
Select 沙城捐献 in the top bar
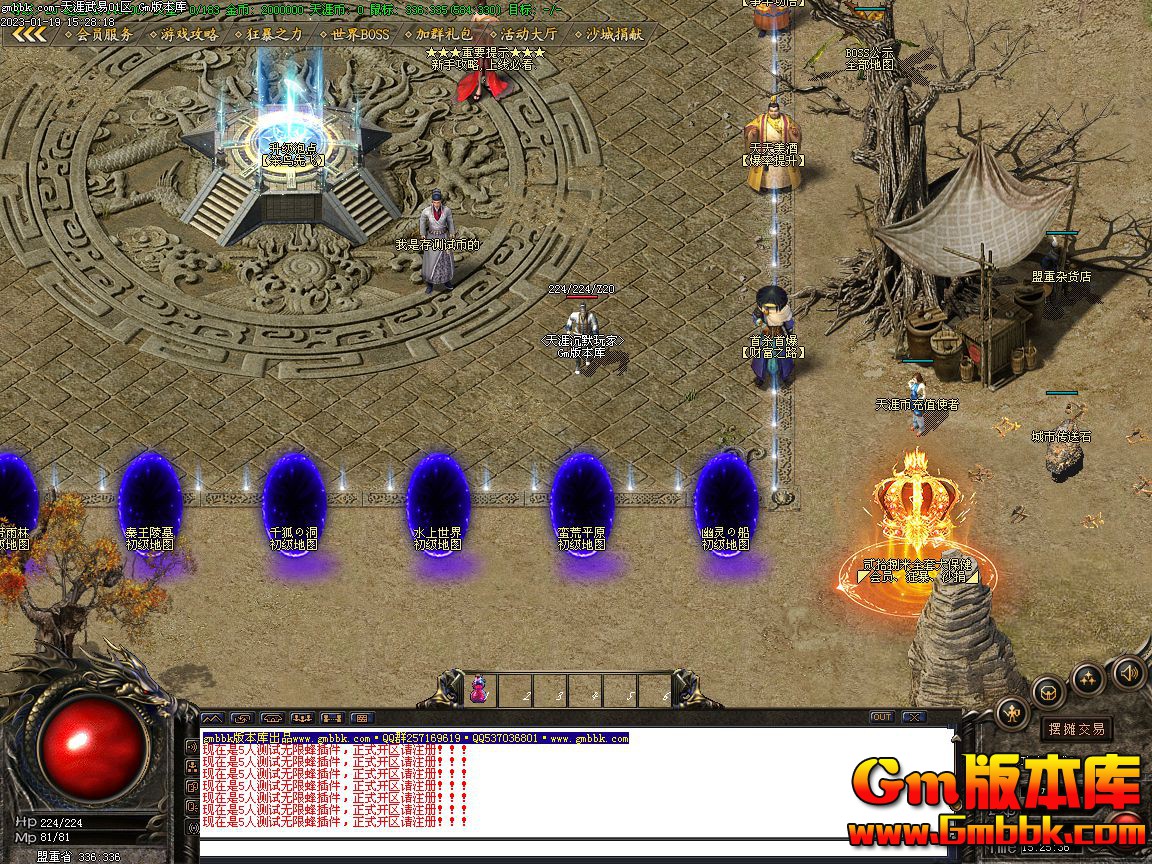pos(607,34)
